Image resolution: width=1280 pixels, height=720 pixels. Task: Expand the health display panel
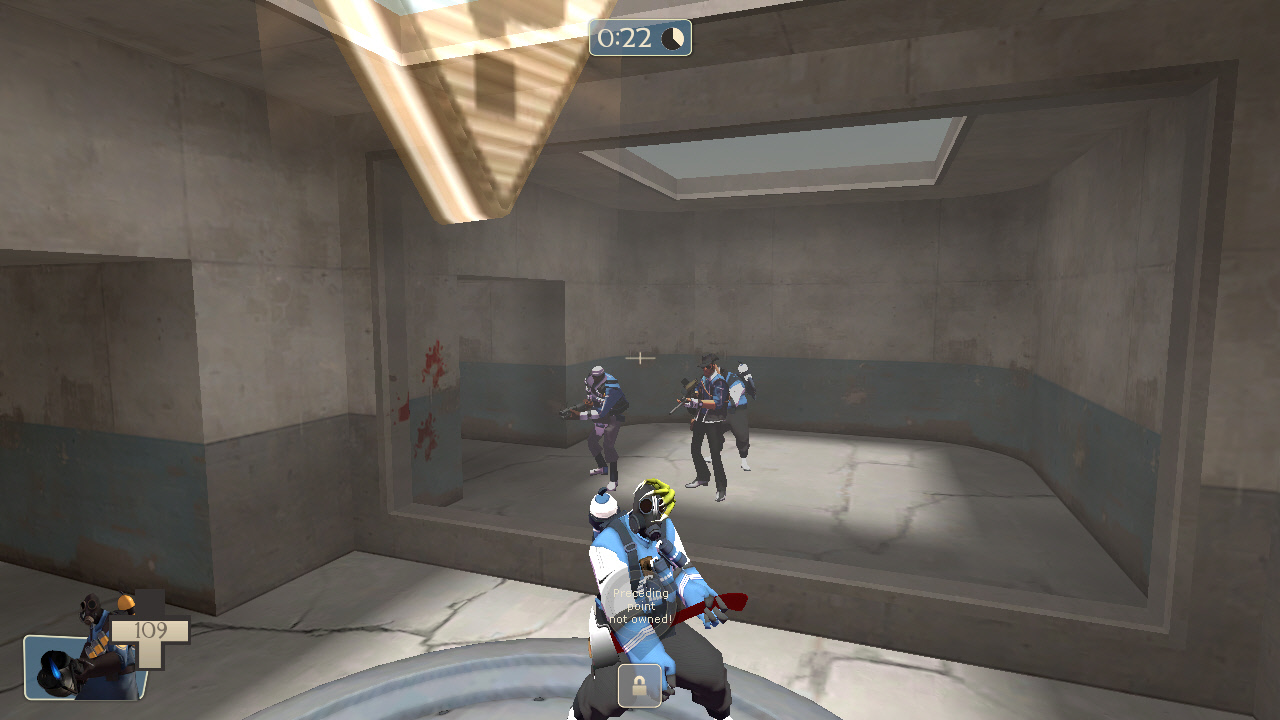tap(150, 637)
